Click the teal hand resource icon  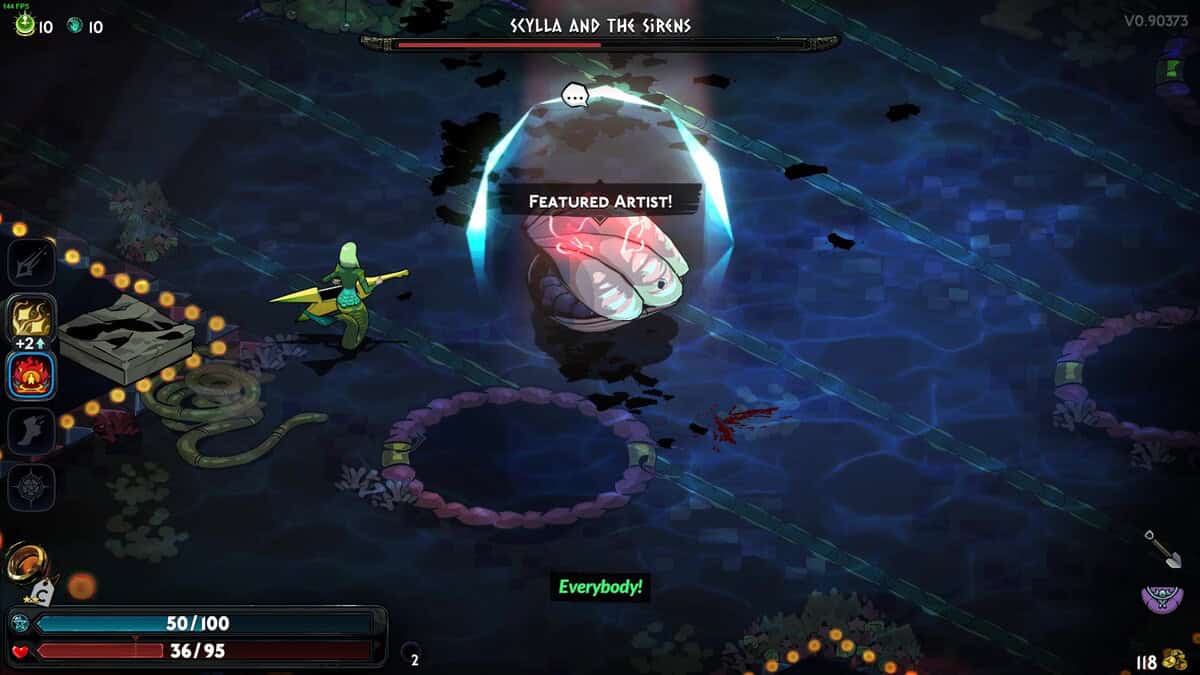[75, 26]
